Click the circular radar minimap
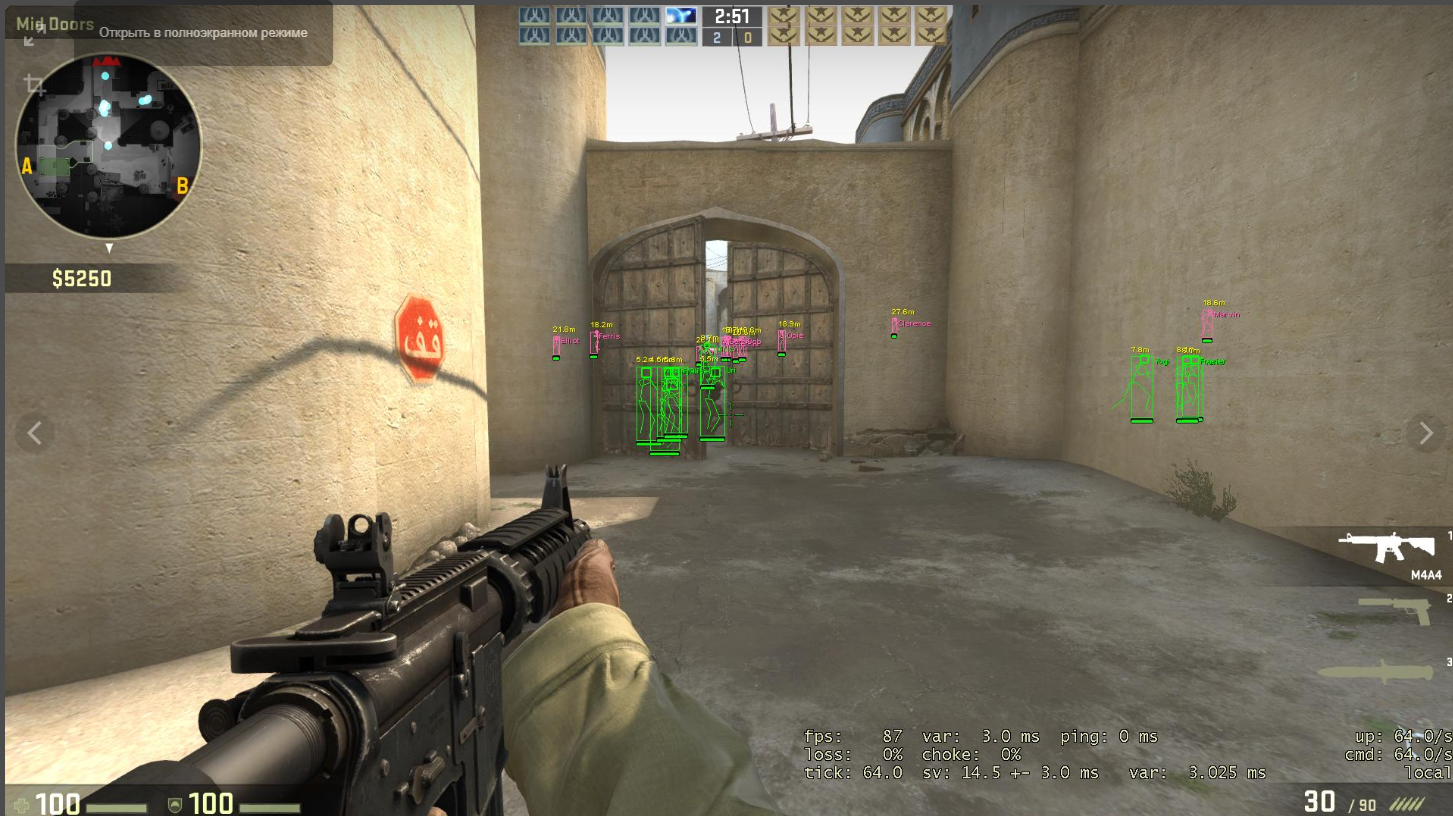The height and width of the screenshot is (816, 1453). 109,146
